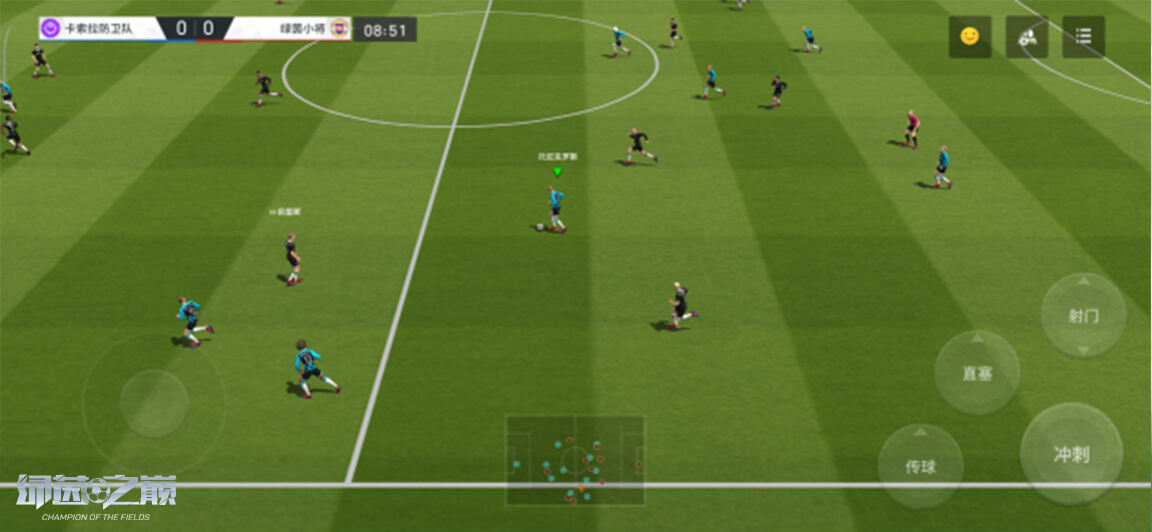
Task: Tap the 传球 pass button
Action: (920, 466)
